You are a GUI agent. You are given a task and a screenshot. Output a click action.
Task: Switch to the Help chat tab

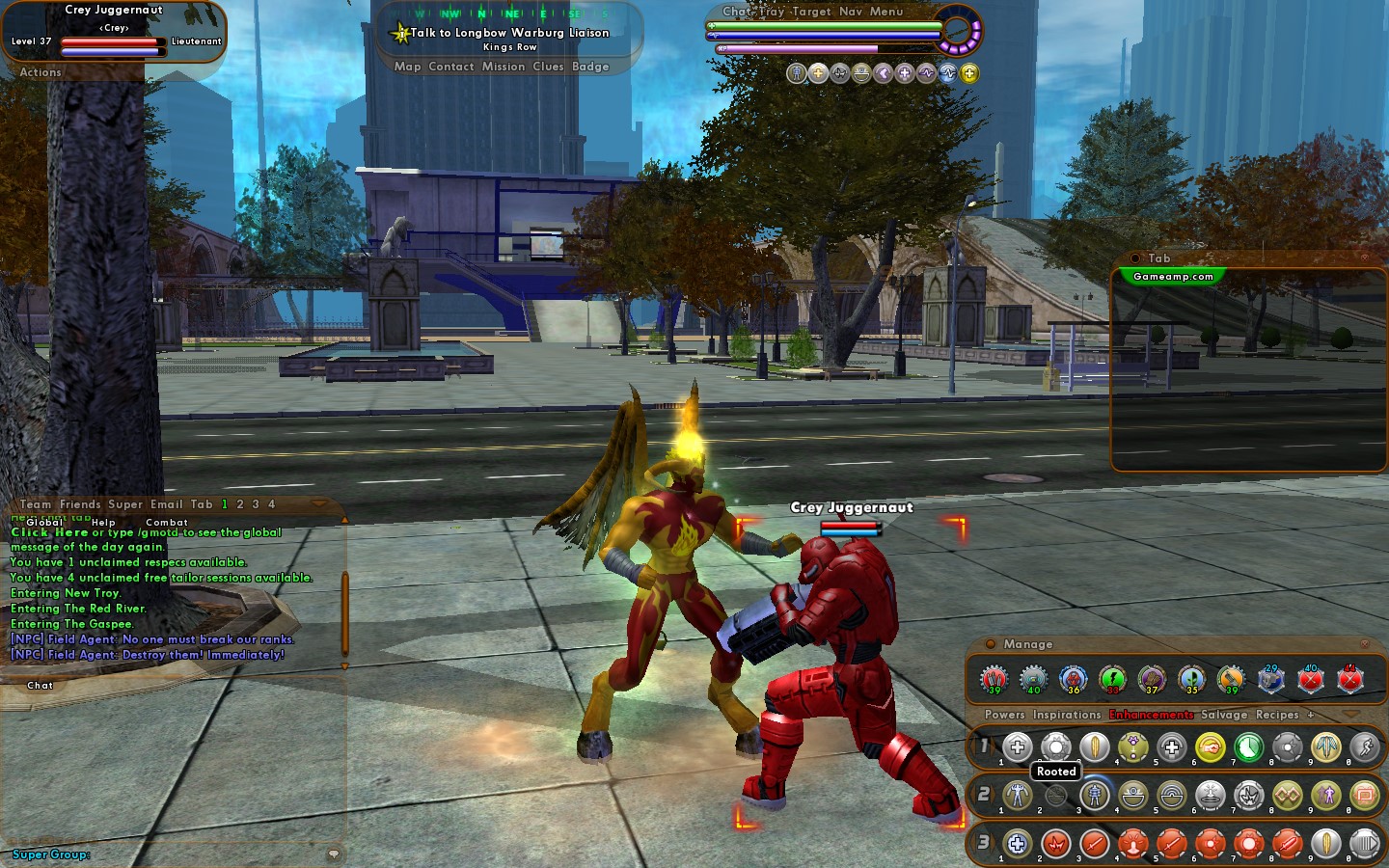coord(103,522)
